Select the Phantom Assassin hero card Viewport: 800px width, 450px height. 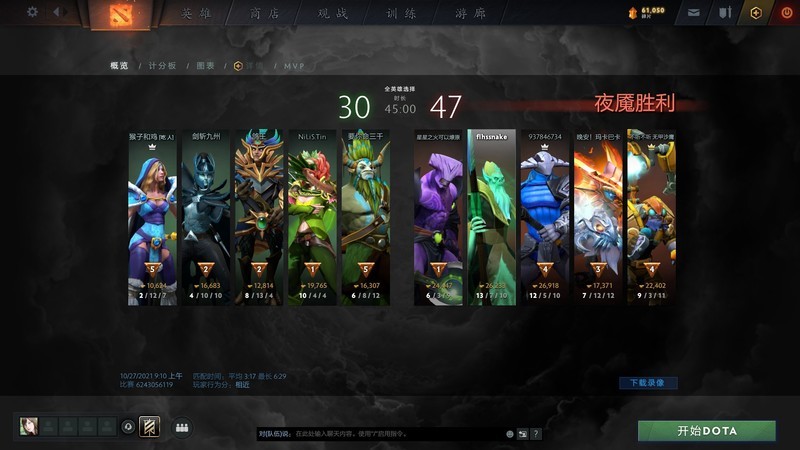click(x=206, y=220)
